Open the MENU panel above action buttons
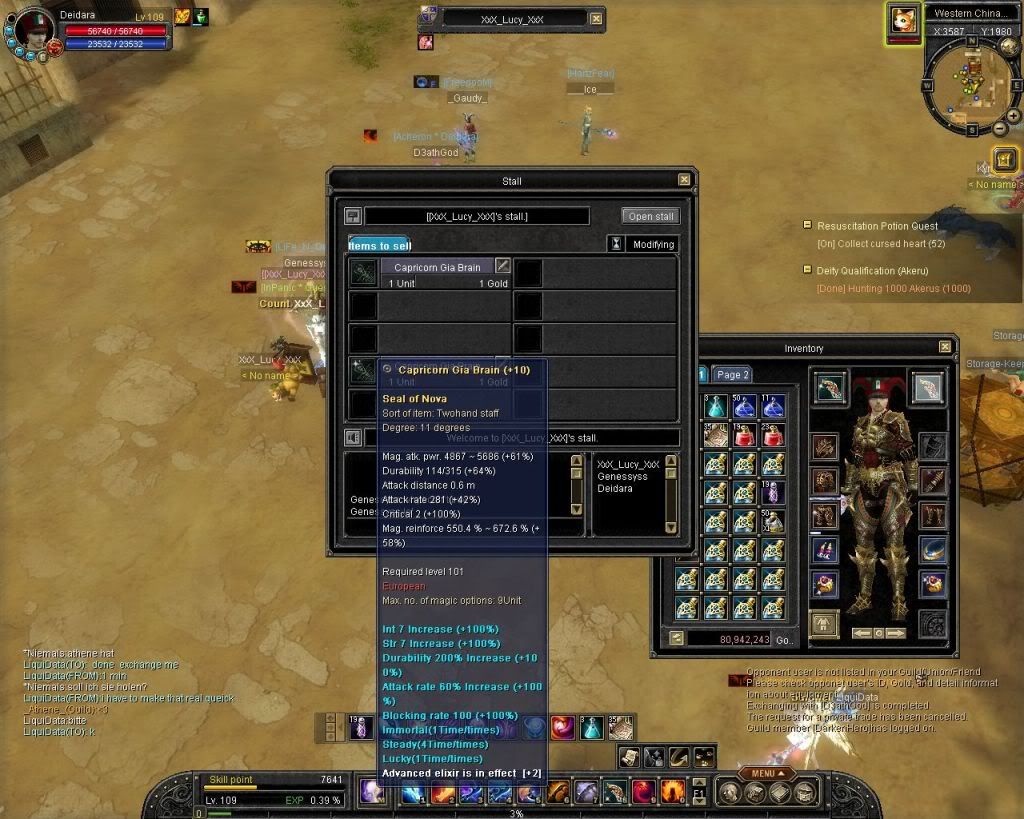Screen dimensions: 1024x819 (x=767, y=773)
